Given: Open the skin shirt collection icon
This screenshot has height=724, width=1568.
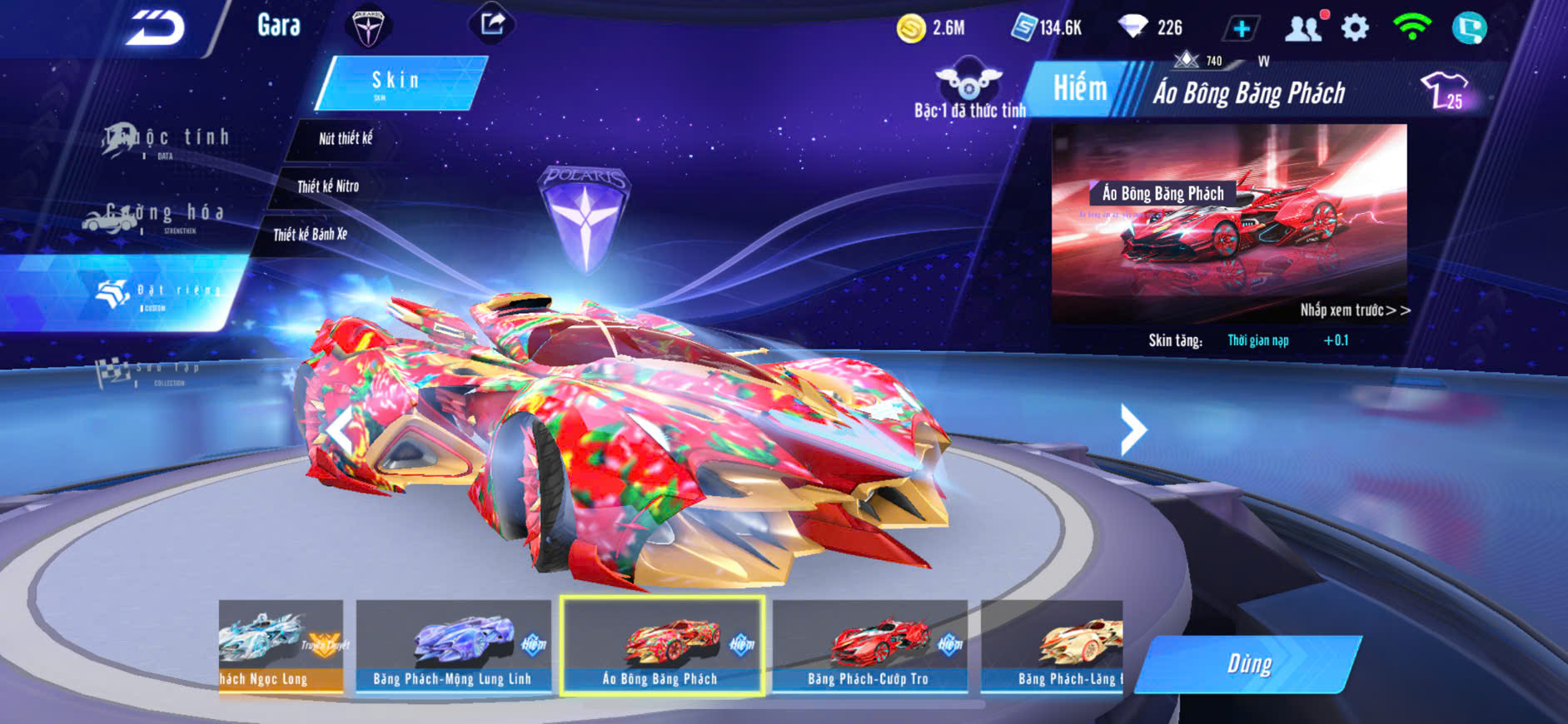Looking at the screenshot, I should point(1445,90).
